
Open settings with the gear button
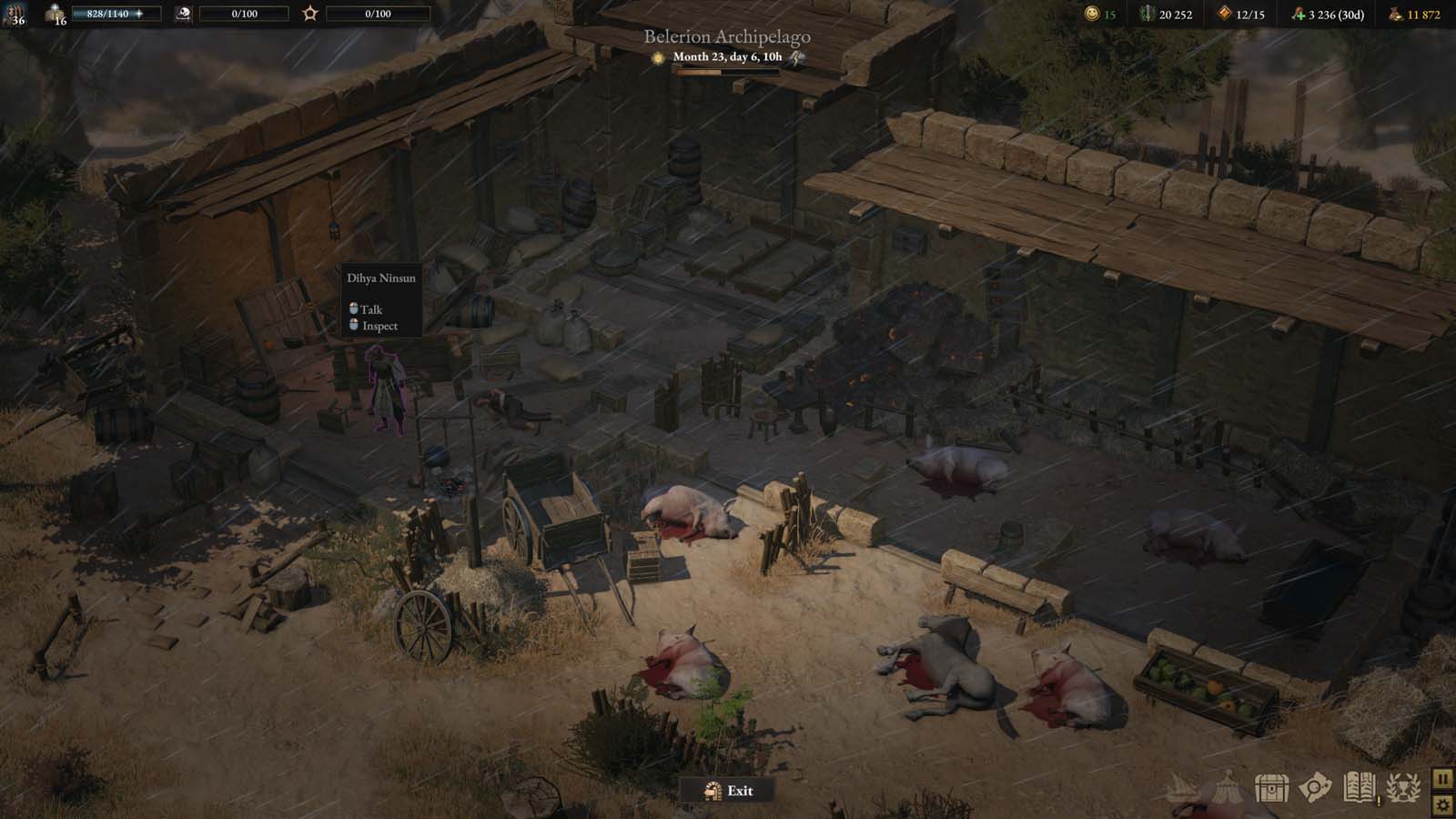[1442, 804]
